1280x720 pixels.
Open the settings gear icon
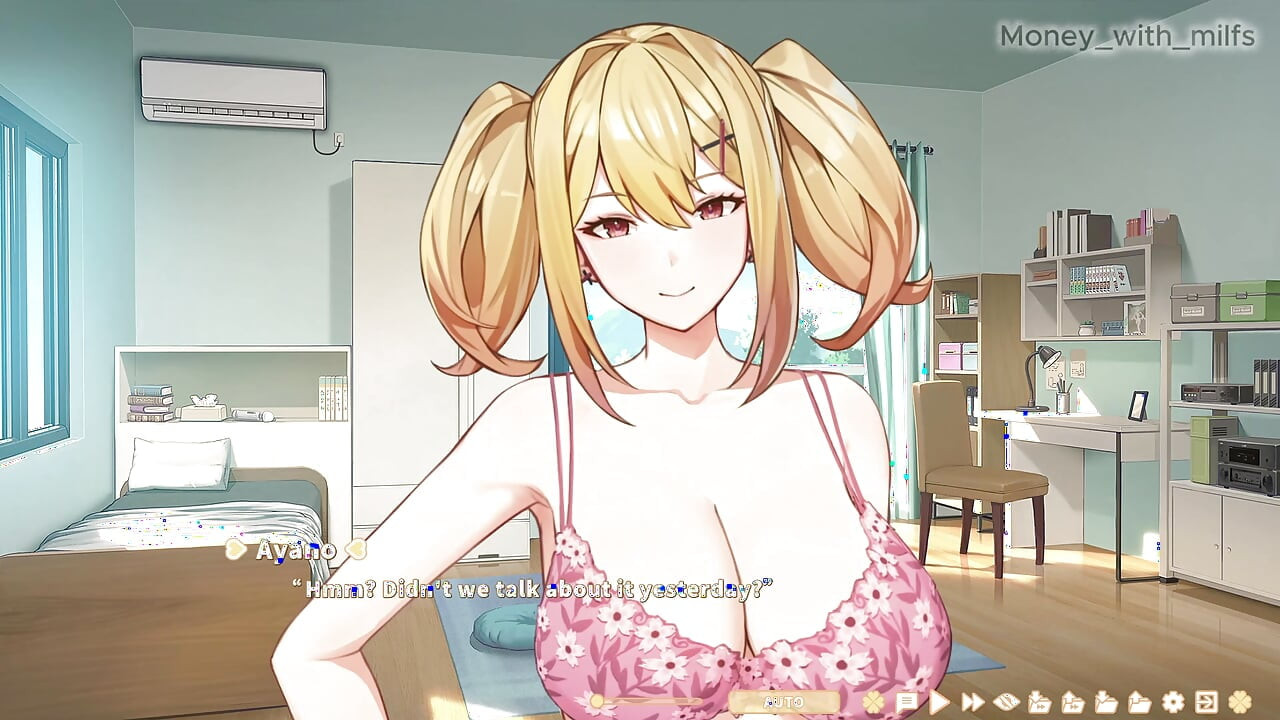tap(1173, 701)
